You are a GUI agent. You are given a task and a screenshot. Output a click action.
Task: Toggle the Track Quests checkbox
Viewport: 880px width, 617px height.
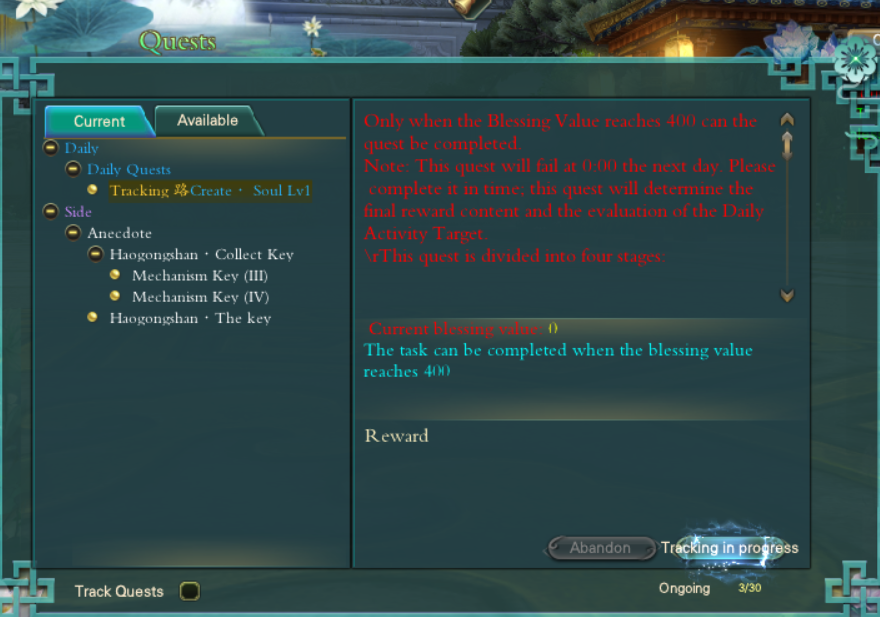click(x=189, y=591)
